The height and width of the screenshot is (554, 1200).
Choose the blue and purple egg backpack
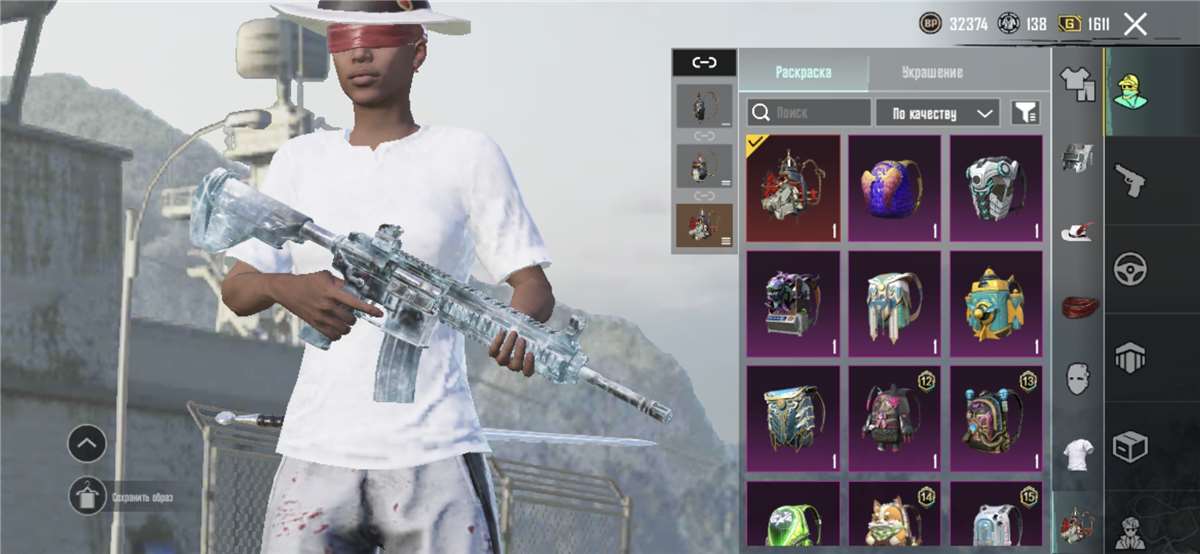tap(895, 188)
